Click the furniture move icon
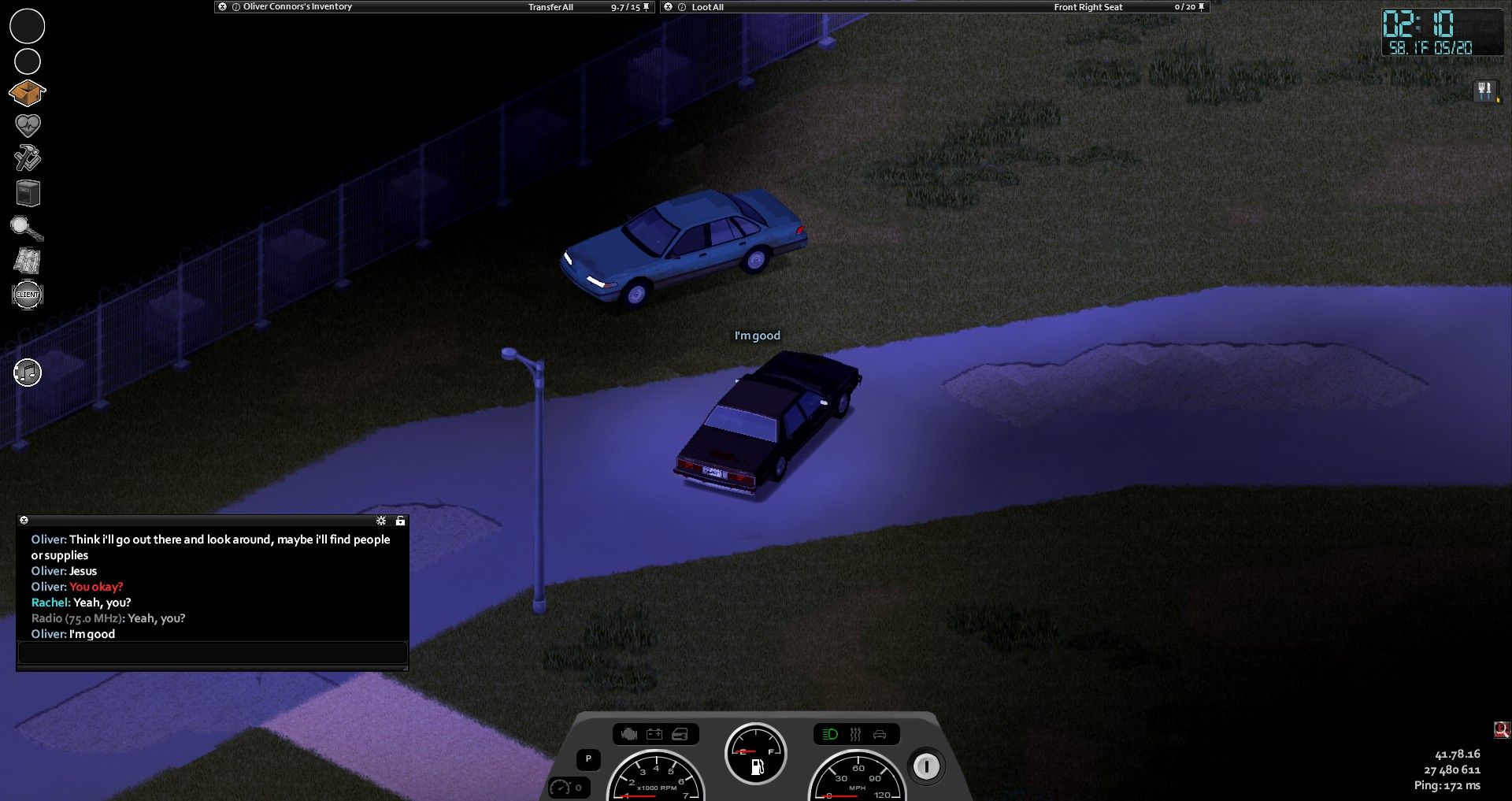This screenshot has height=801, width=1512. coord(28,193)
